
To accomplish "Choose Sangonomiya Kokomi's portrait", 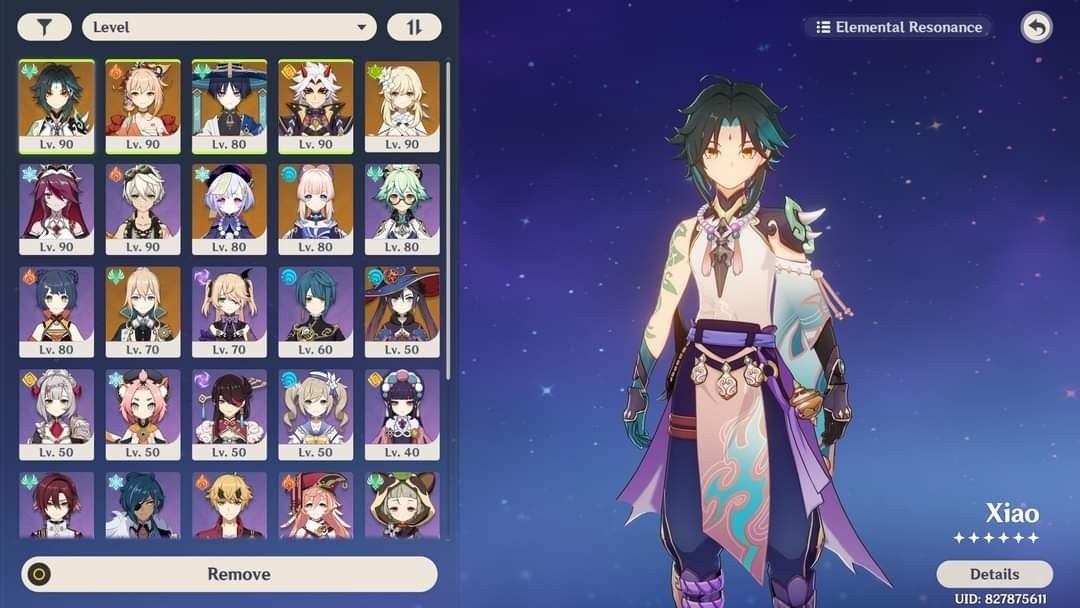I will (315, 208).
